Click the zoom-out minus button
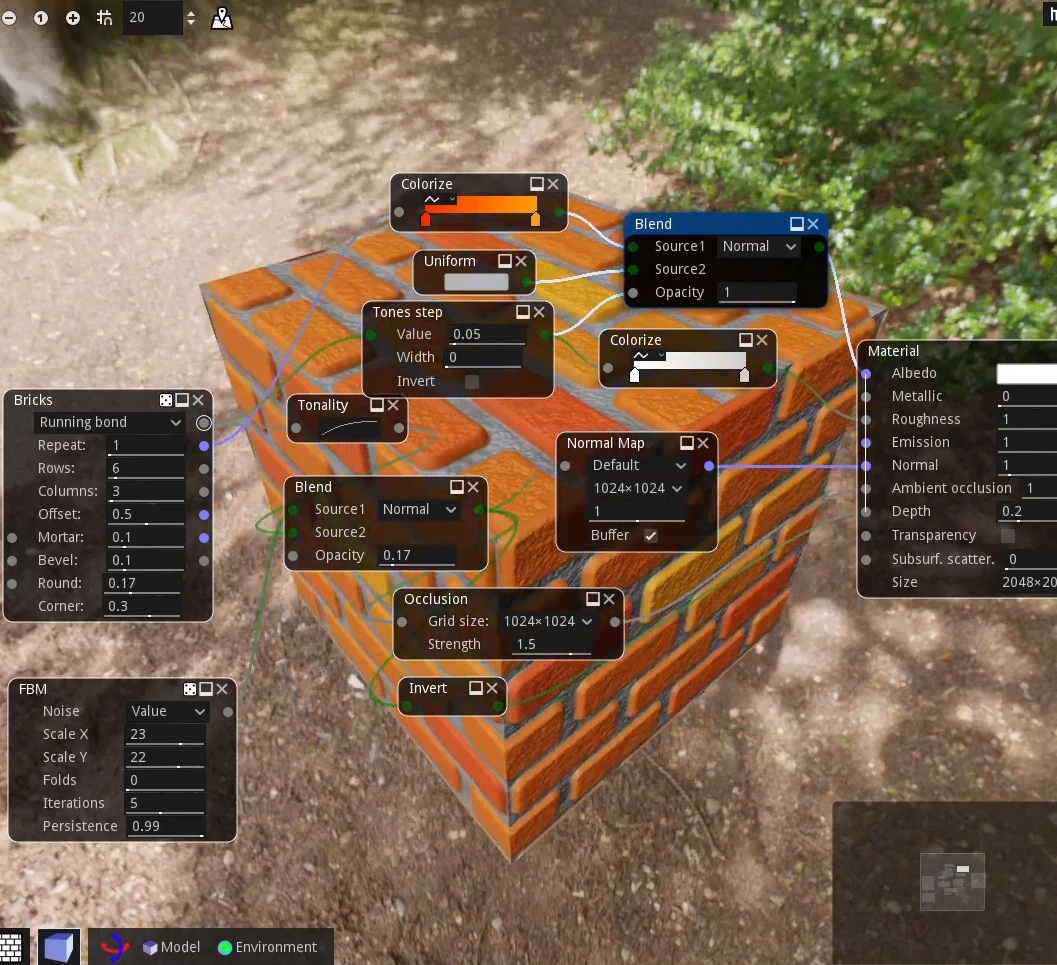This screenshot has height=965, width=1057. pos(9,18)
